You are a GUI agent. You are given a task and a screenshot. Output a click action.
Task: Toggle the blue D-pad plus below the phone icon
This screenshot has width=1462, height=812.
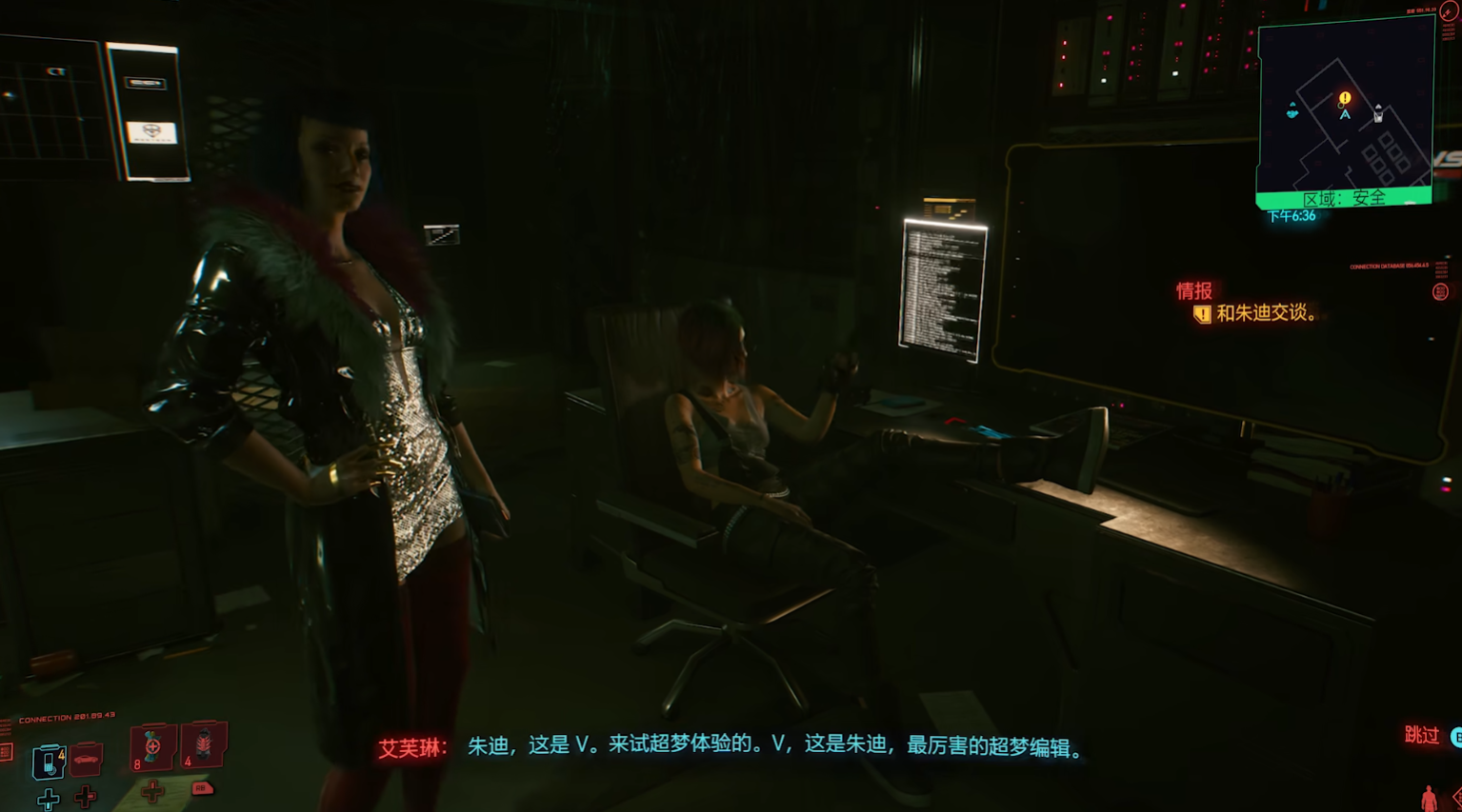[49, 800]
